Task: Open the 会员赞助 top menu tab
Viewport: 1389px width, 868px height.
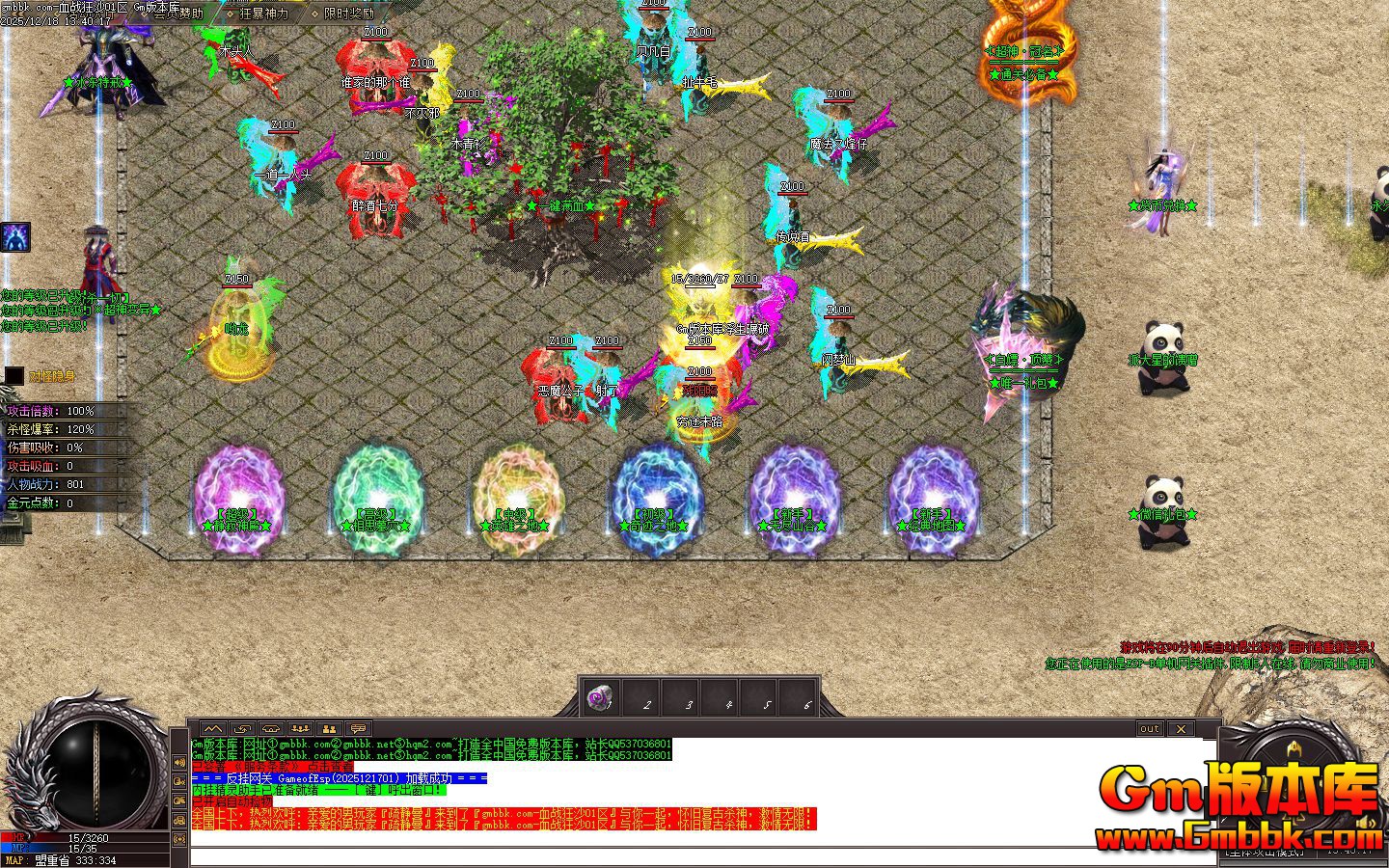Action: 177,14
